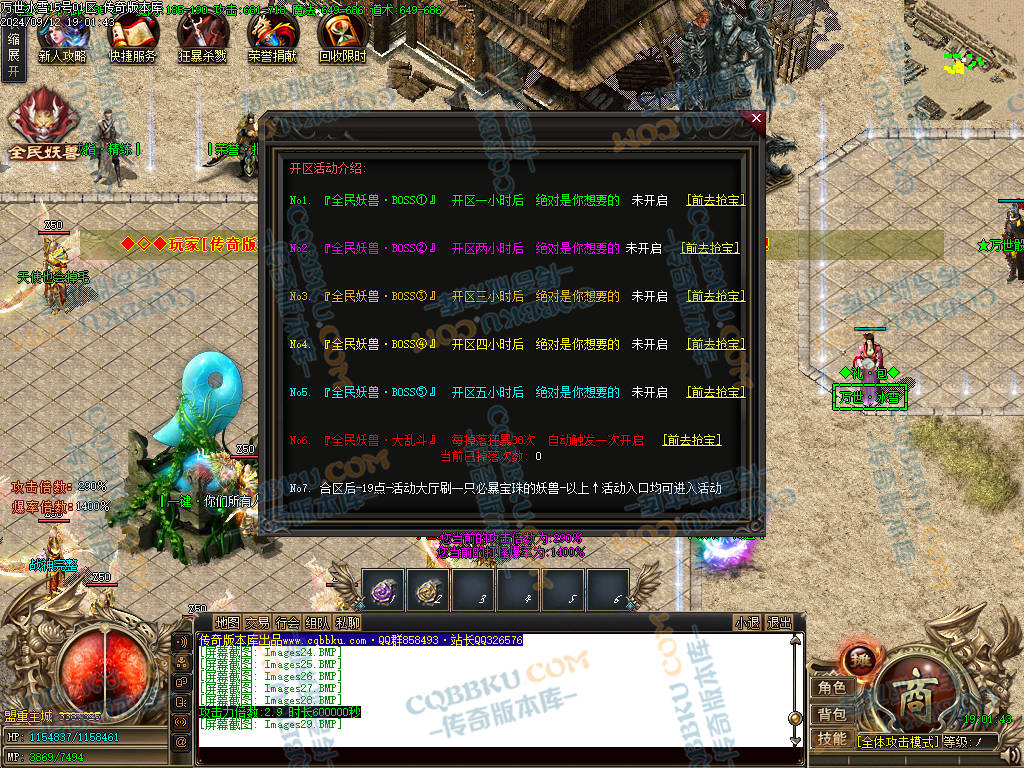Follow the BOSS① 前去拾宝 link
The image size is (1024, 768).
point(715,200)
